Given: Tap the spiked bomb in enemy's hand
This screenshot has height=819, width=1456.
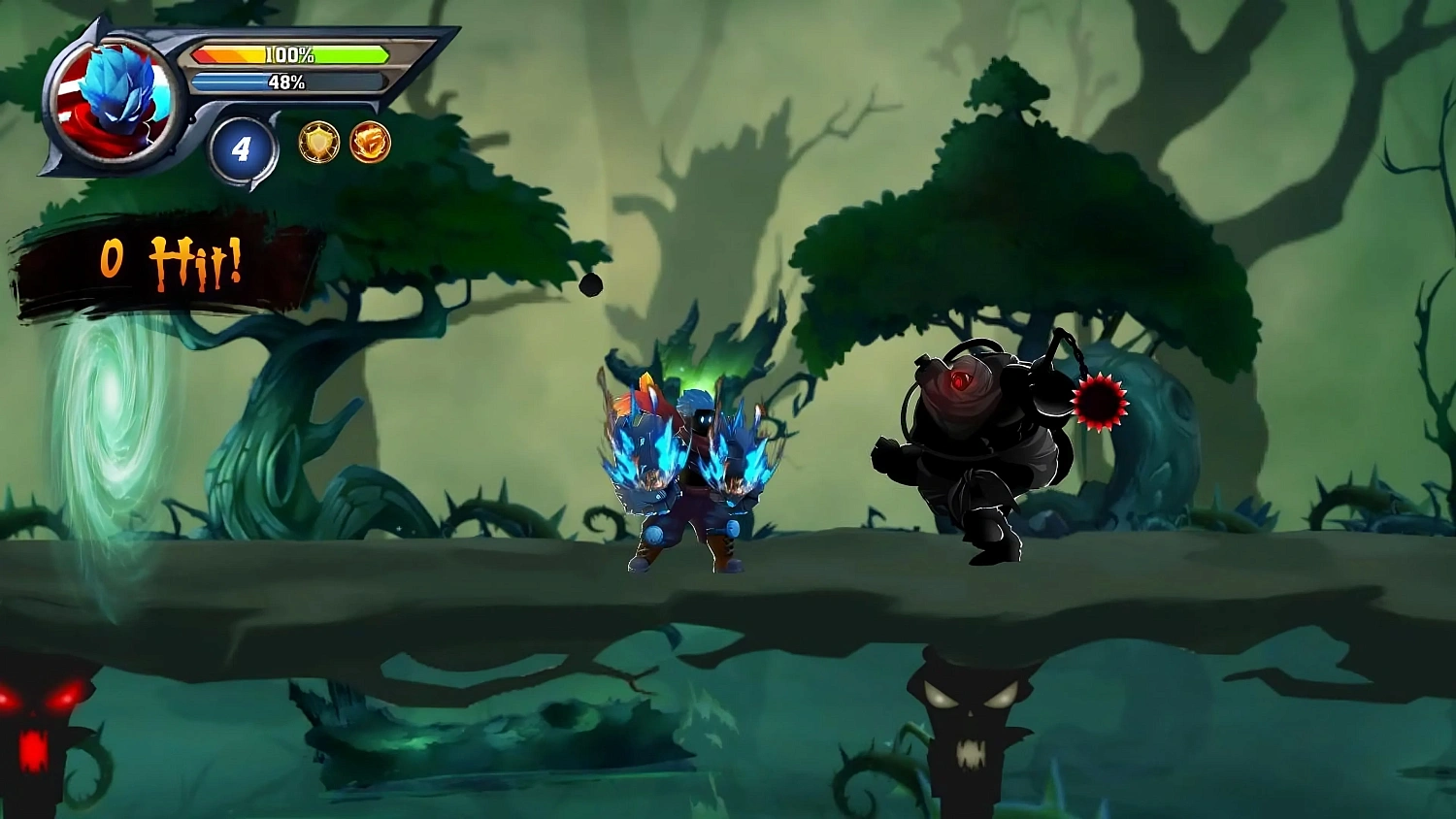Looking at the screenshot, I should (1100, 403).
